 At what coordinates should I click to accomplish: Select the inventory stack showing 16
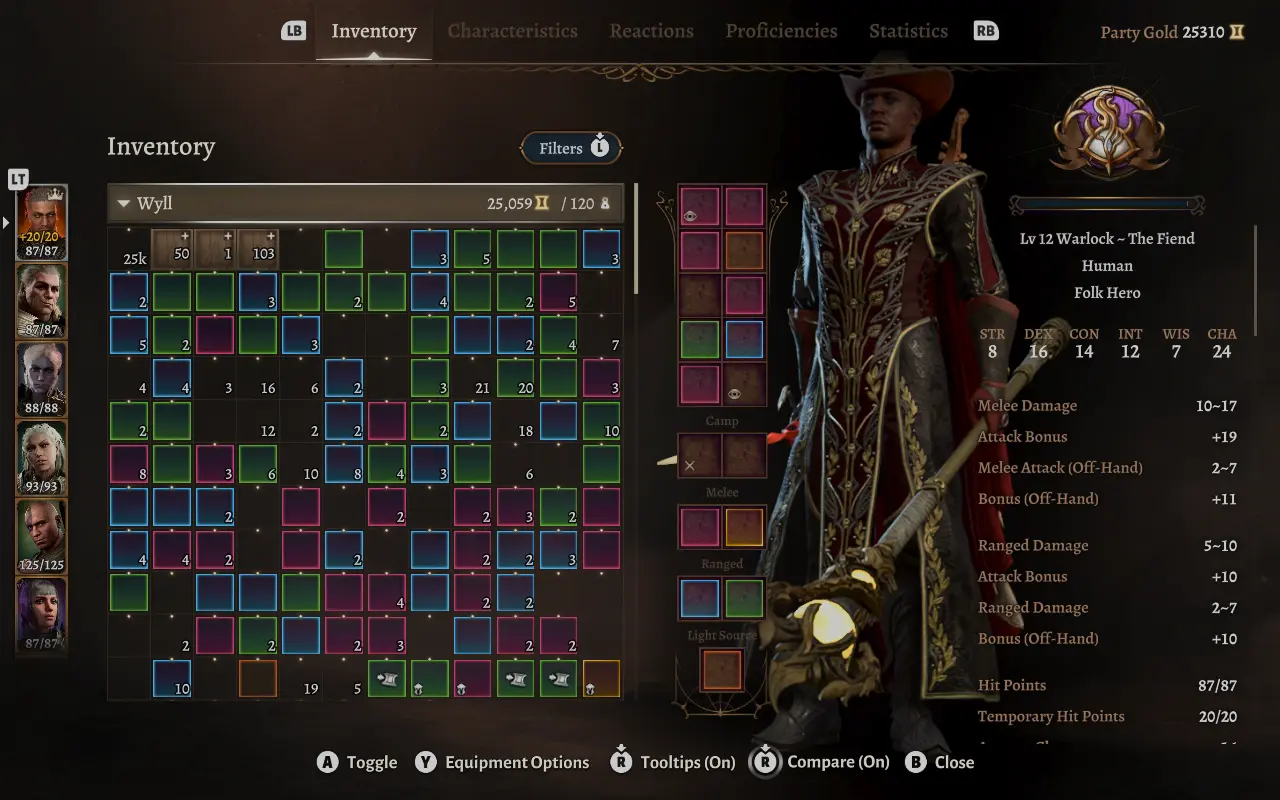click(x=258, y=378)
